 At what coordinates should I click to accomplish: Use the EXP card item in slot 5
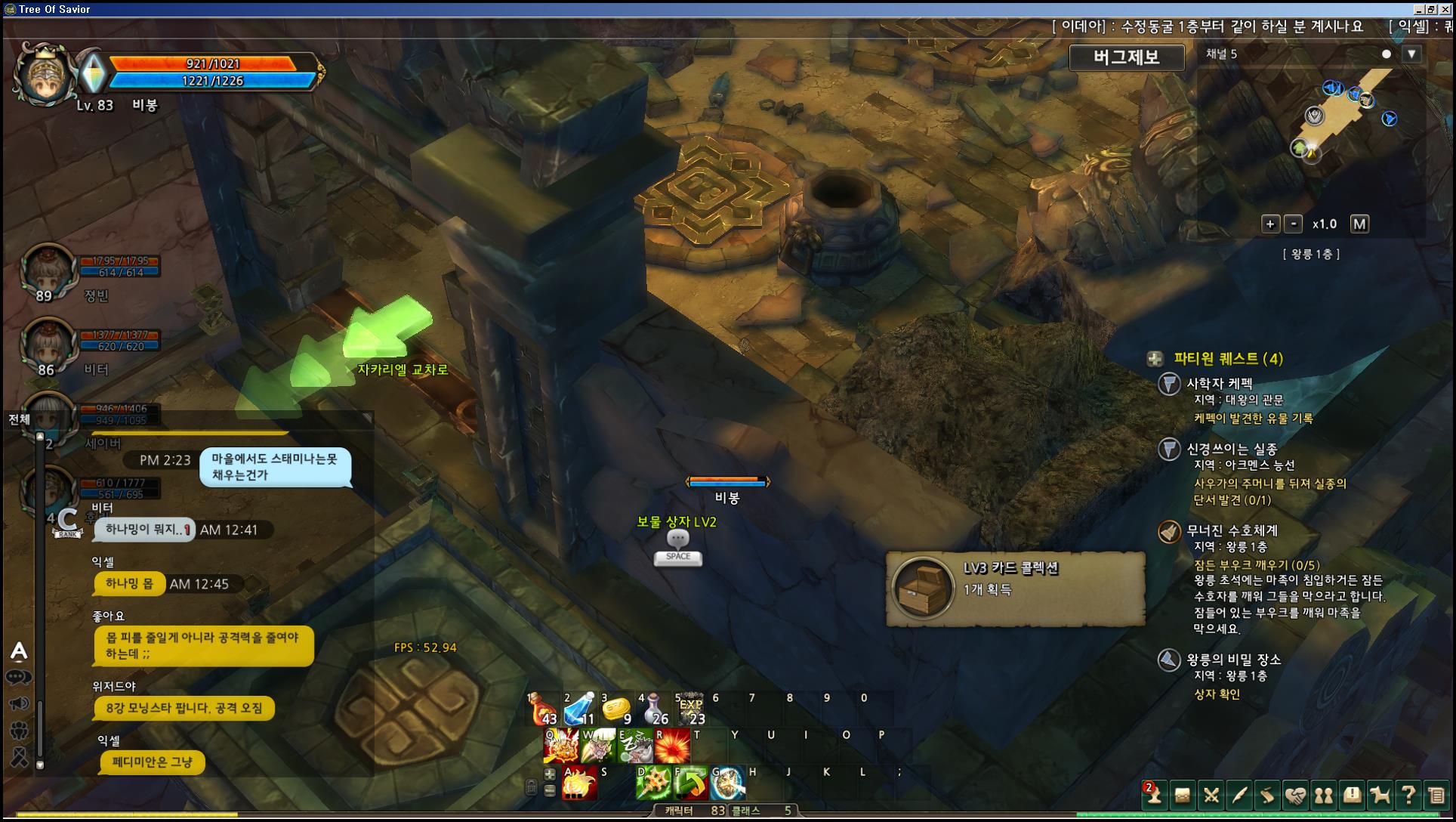coord(690,710)
